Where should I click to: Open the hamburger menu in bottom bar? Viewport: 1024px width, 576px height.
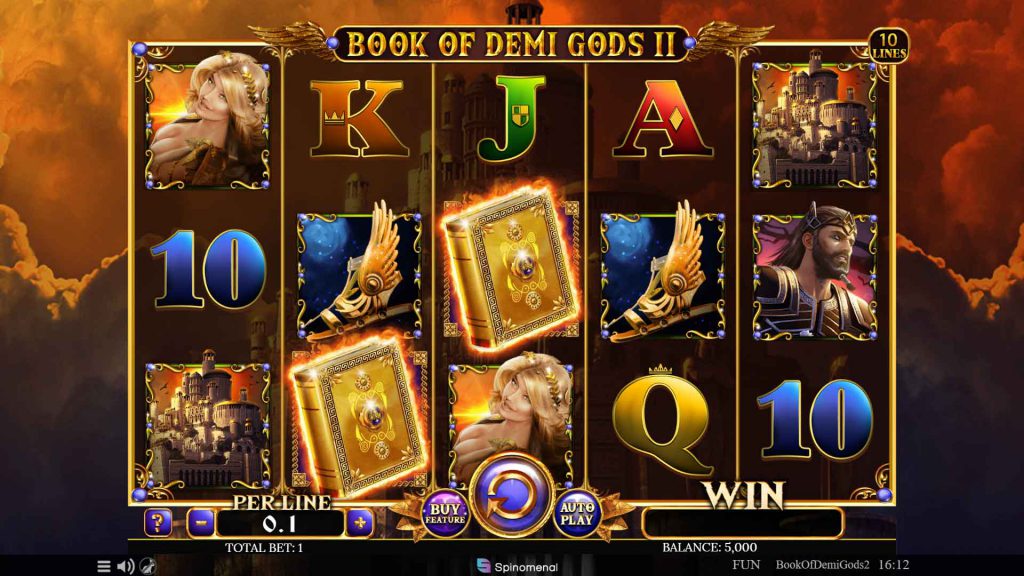pos(104,566)
